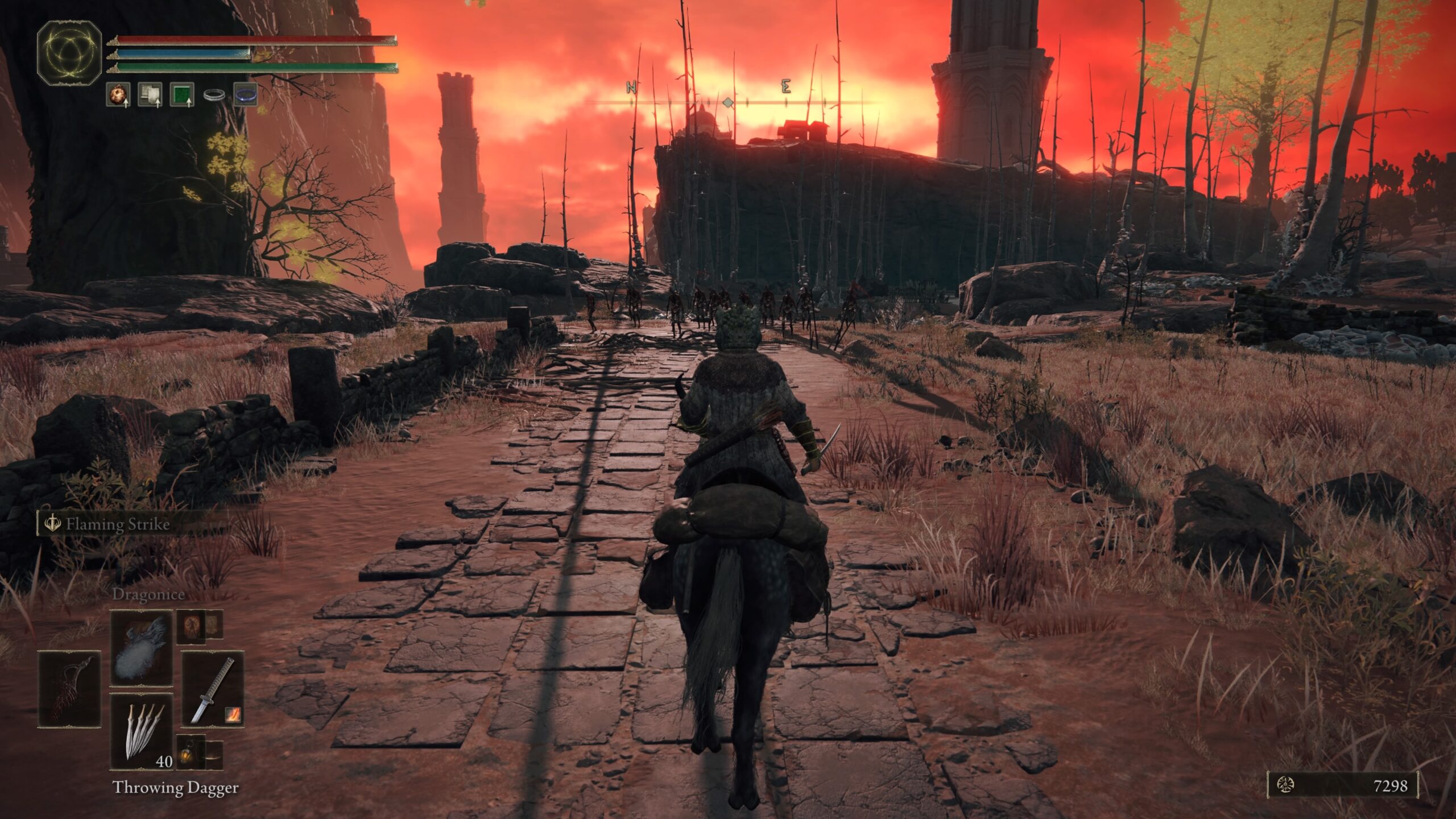The width and height of the screenshot is (1456, 819).
Task: Click the blue ring status icon
Action: (x=246, y=94)
